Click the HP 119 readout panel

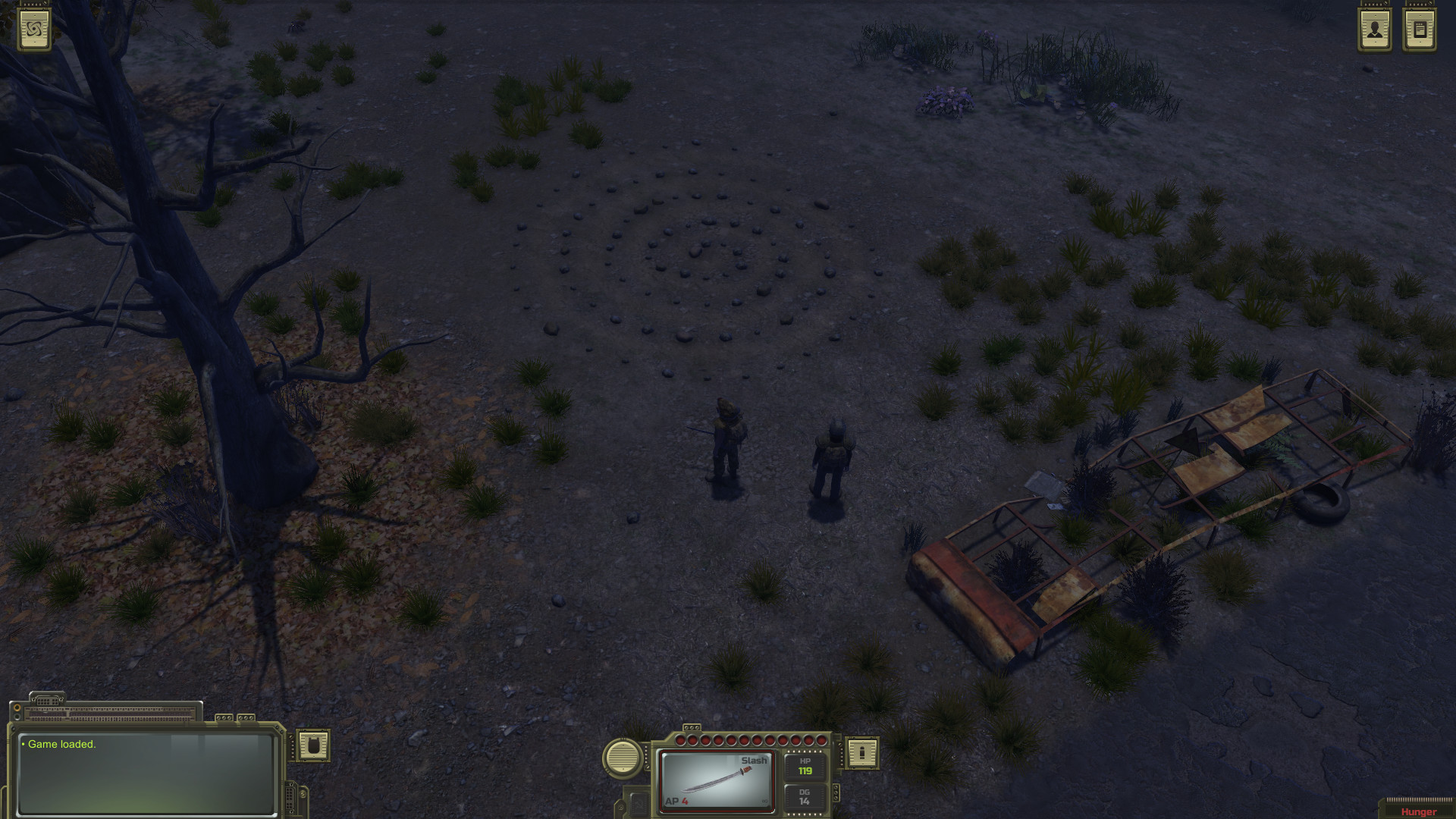[805, 768]
